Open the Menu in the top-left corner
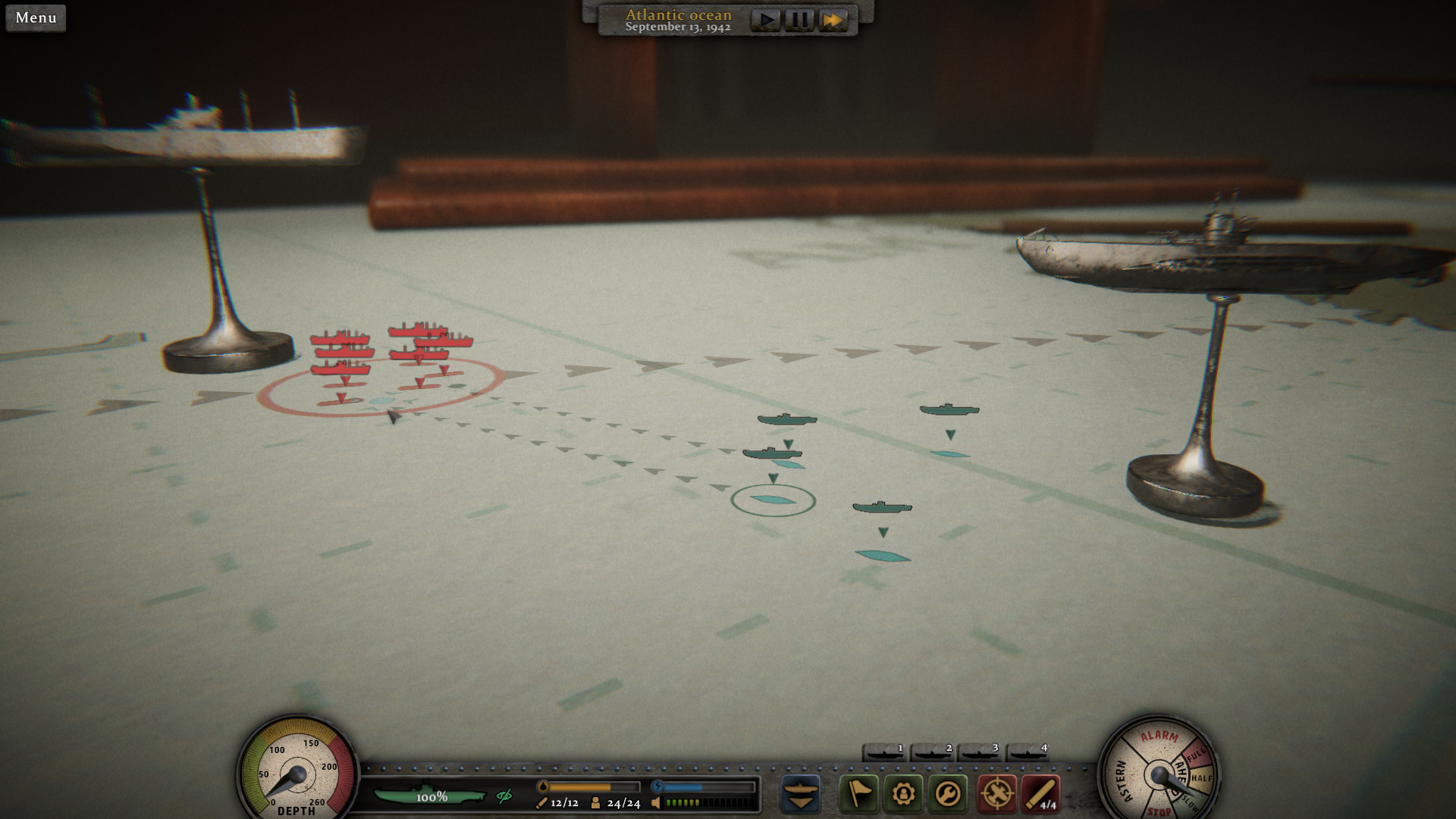 35,18
